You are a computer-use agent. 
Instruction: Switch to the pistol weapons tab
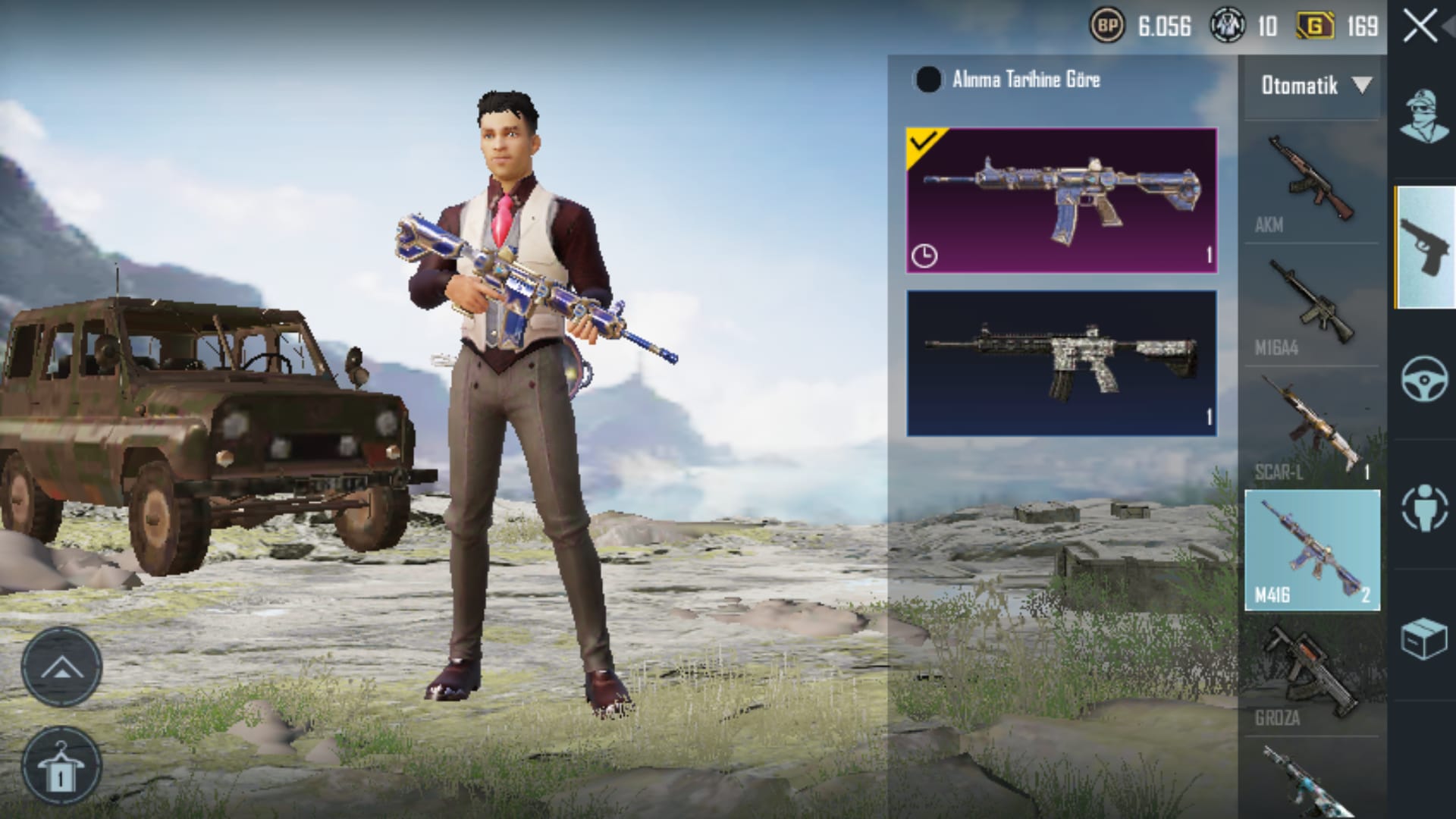(1425, 248)
